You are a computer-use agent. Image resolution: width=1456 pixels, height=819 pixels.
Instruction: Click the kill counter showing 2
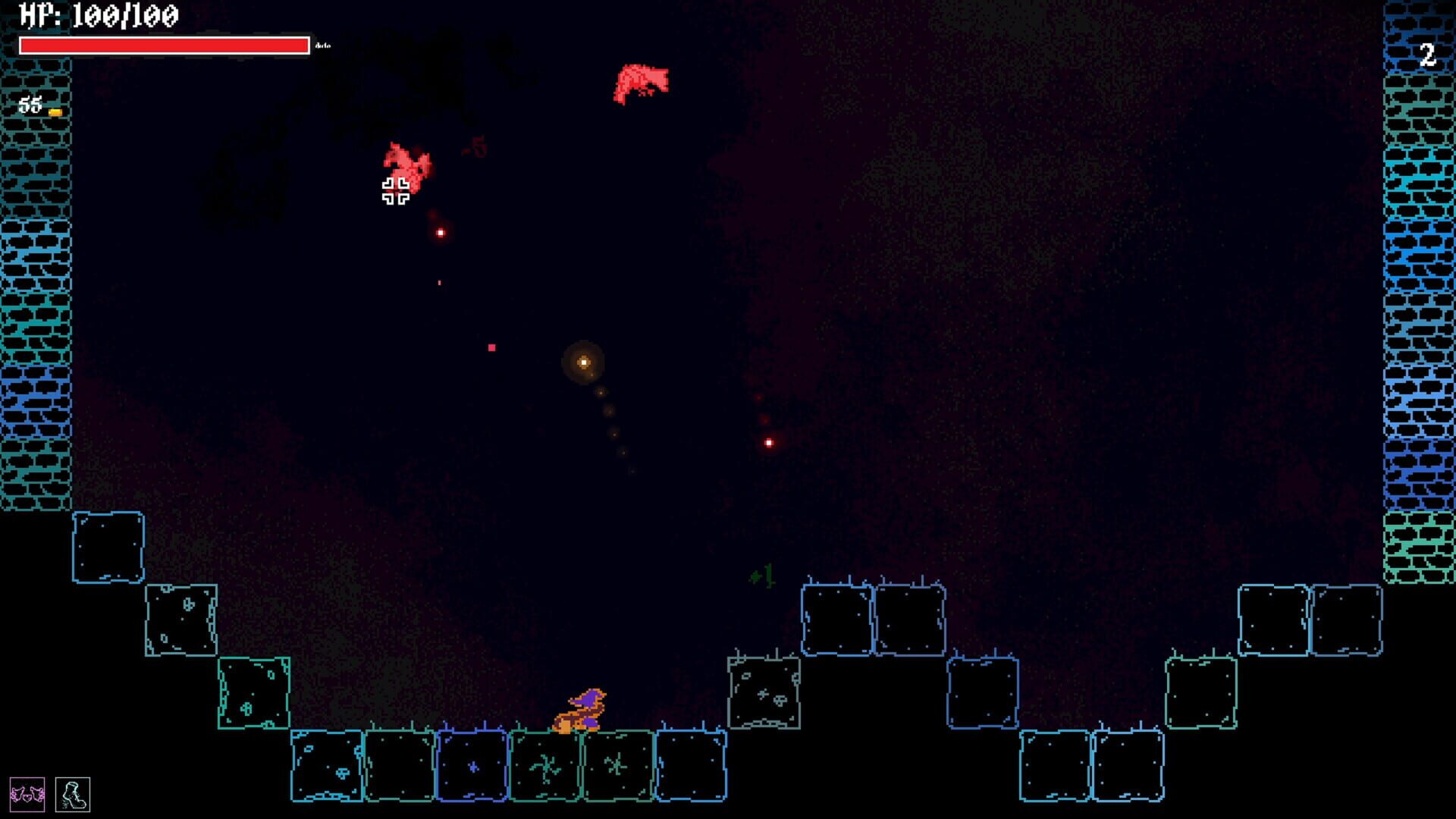pos(1429,55)
